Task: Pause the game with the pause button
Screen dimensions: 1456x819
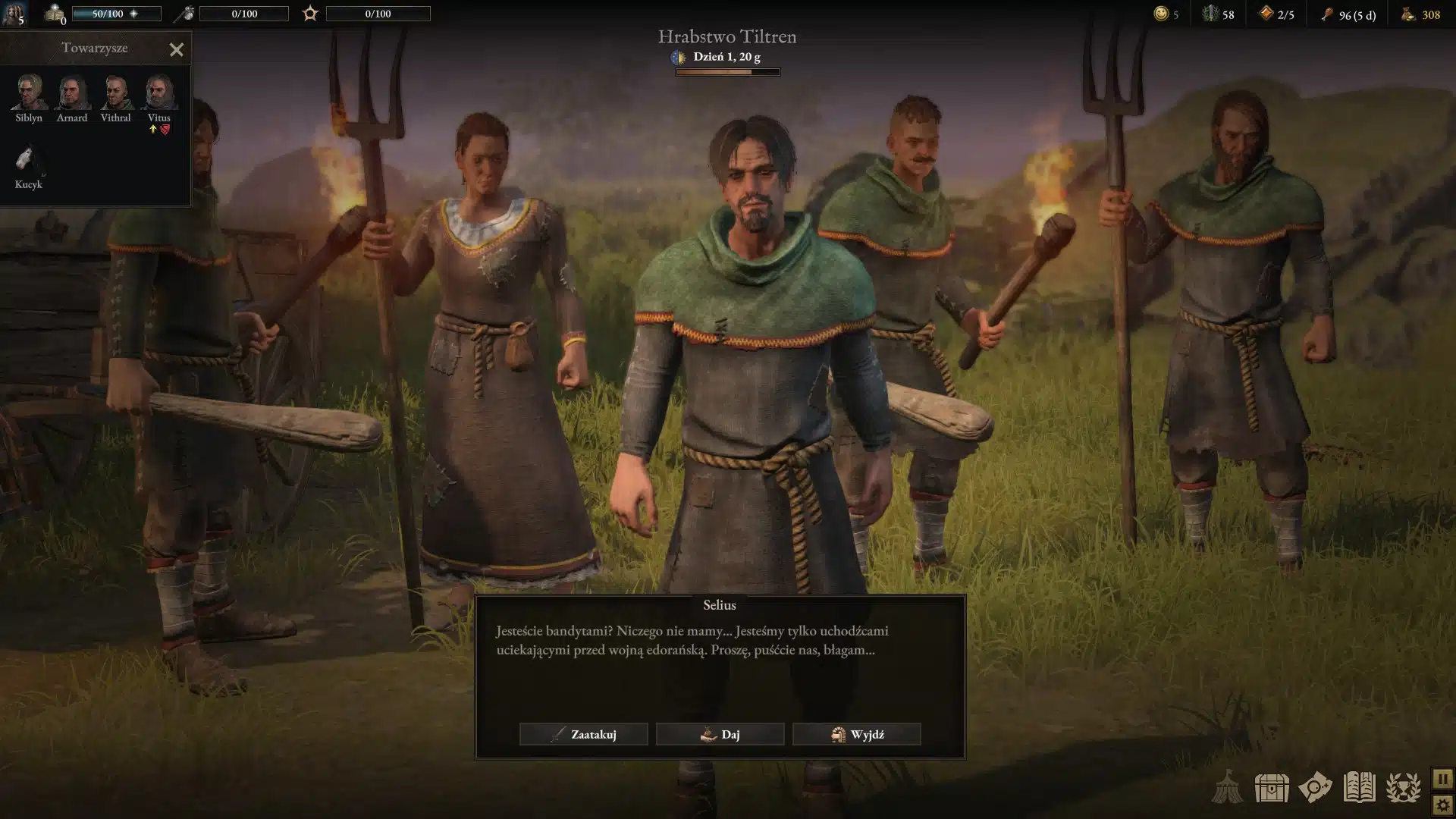Action: pos(1442,779)
